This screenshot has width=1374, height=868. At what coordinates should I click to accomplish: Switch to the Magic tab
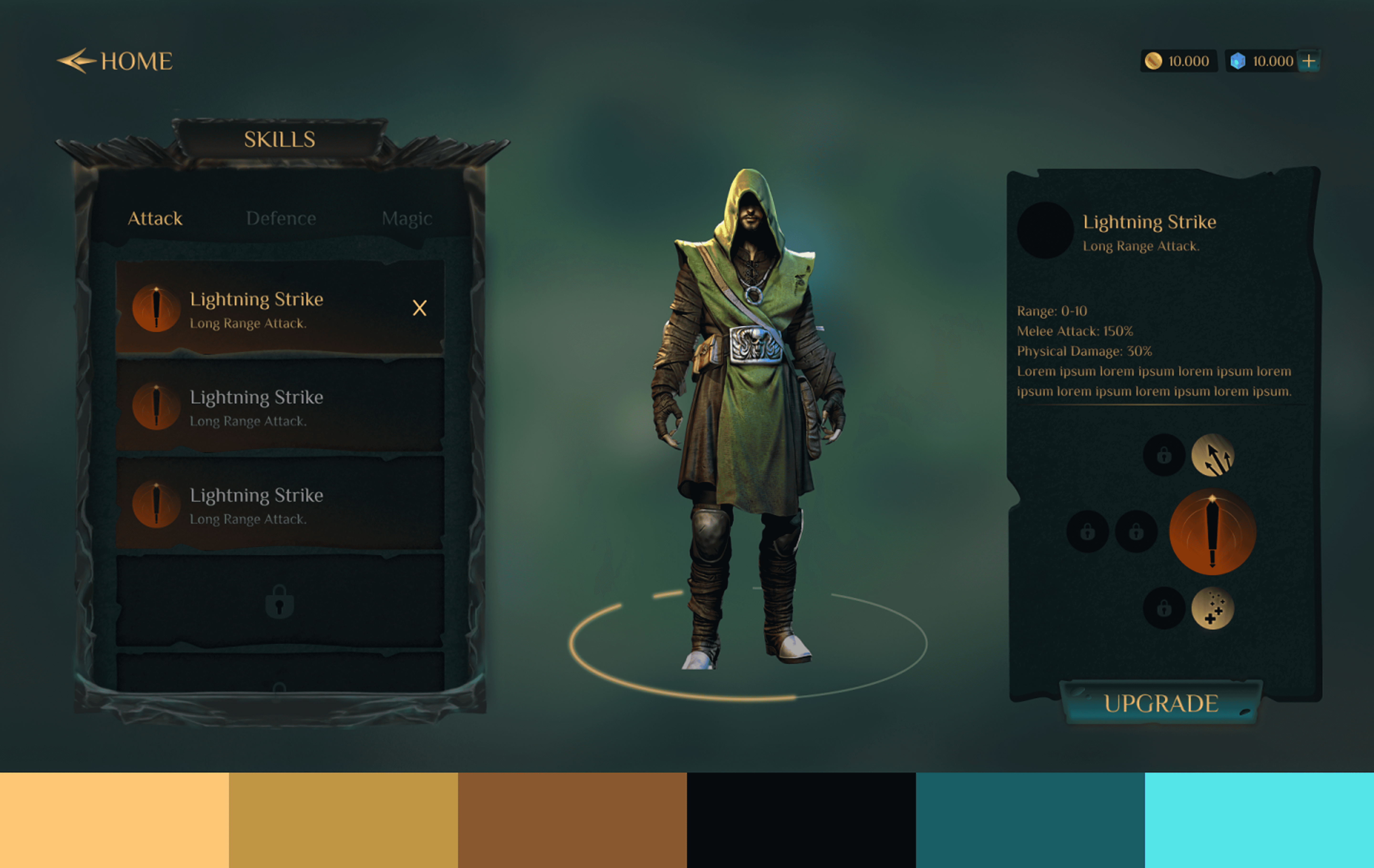[x=407, y=218]
